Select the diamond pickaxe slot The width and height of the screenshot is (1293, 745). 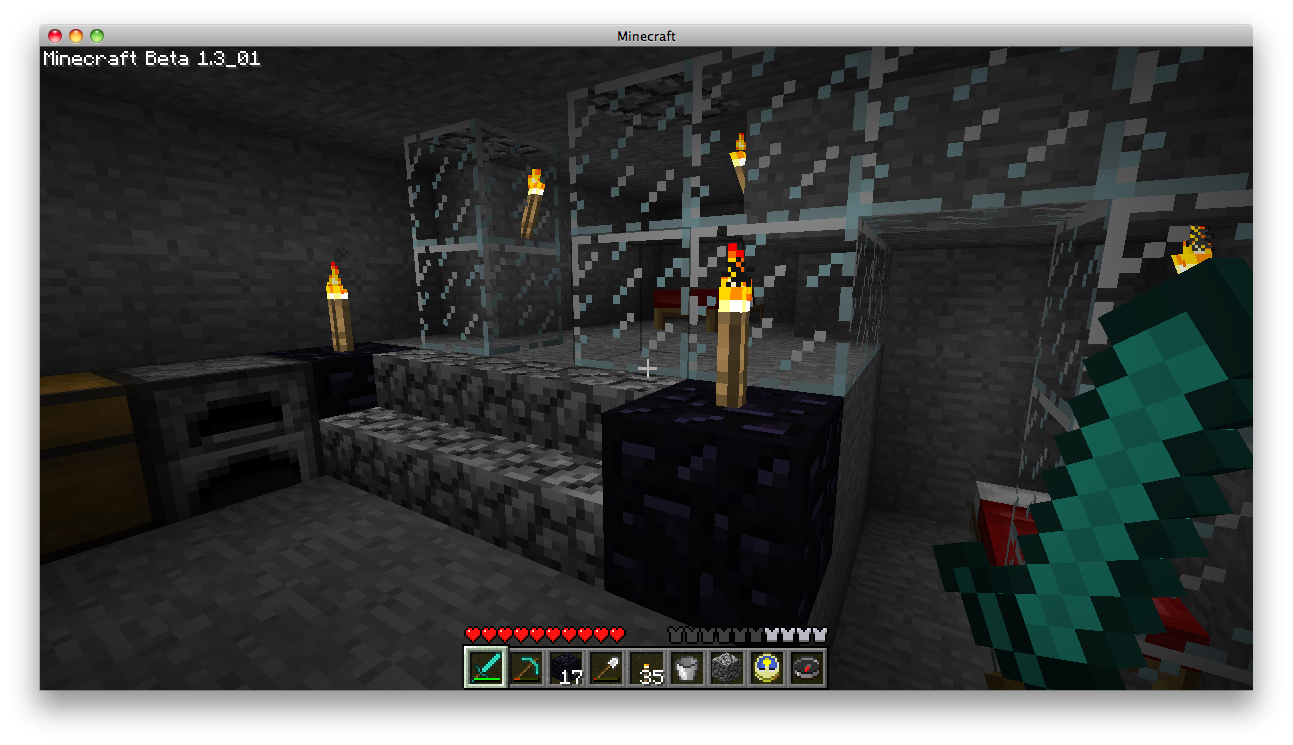click(x=526, y=667)
